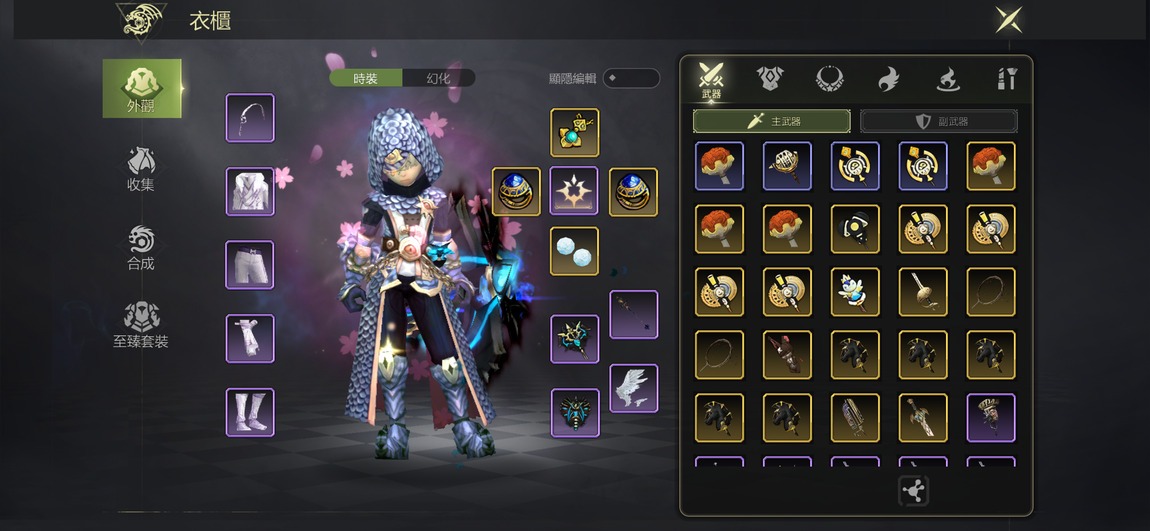
Task: Toggle the 顯隱編輯 visibility edit switch
Action: pos(630,78)
